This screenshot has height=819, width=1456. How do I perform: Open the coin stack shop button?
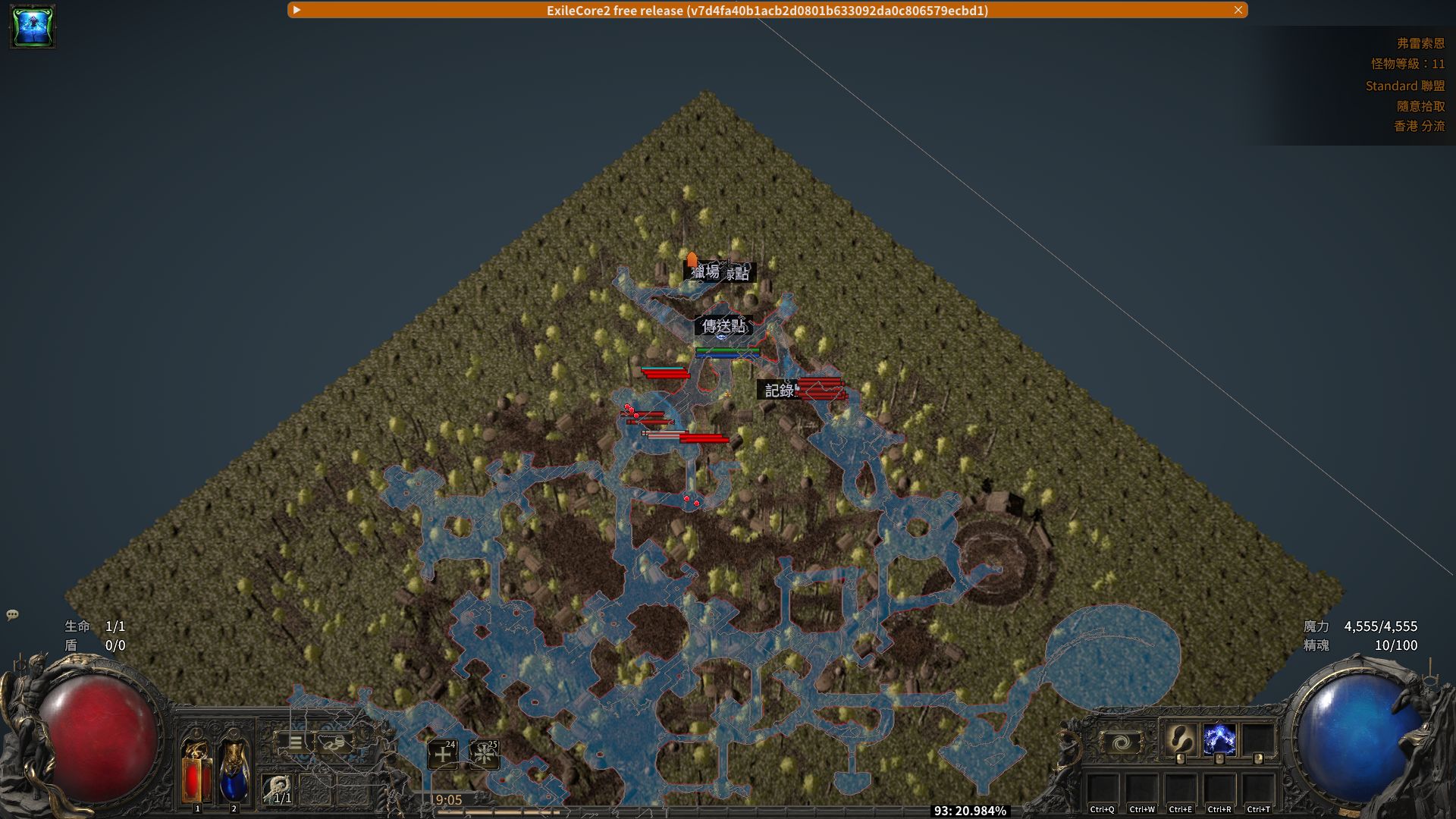(334, 742)
